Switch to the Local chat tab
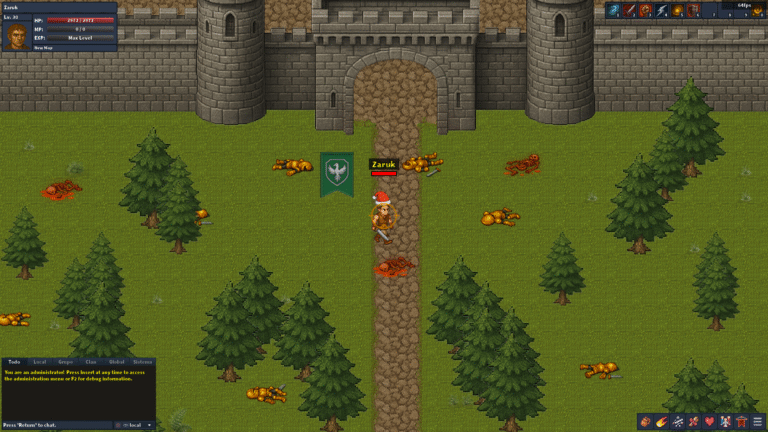The height and width of the screenshot is (432, 768). pyautogui.click(x=40, y=361)
